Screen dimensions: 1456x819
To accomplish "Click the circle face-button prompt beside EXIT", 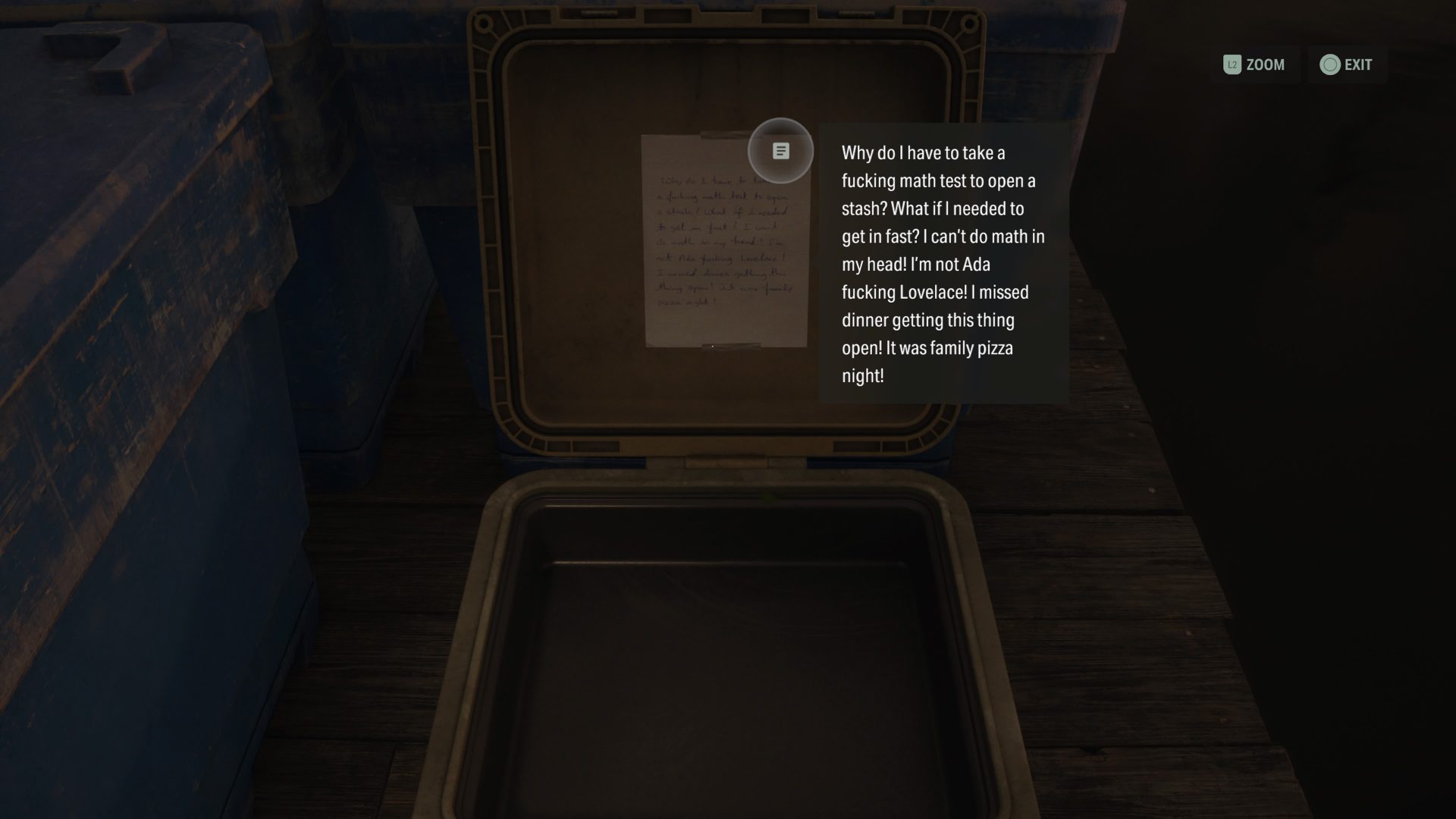I will tap(1328, 64).
